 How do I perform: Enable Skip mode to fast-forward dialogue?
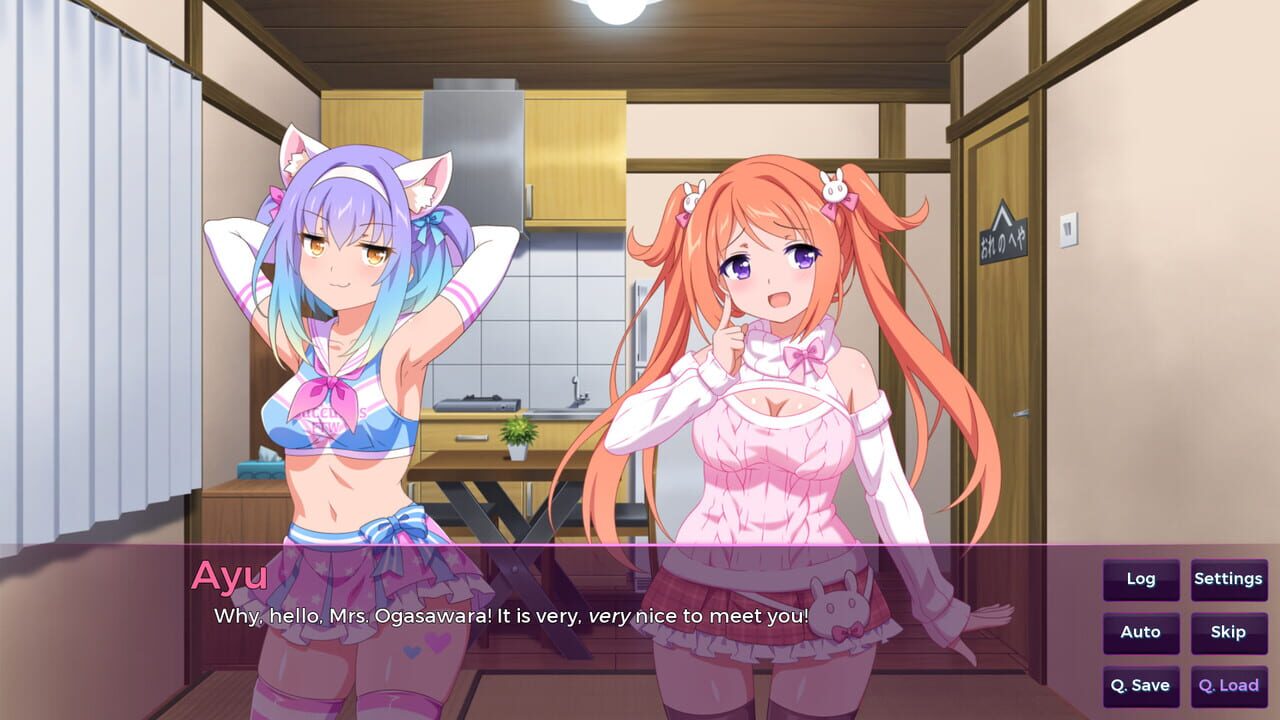1228,632
